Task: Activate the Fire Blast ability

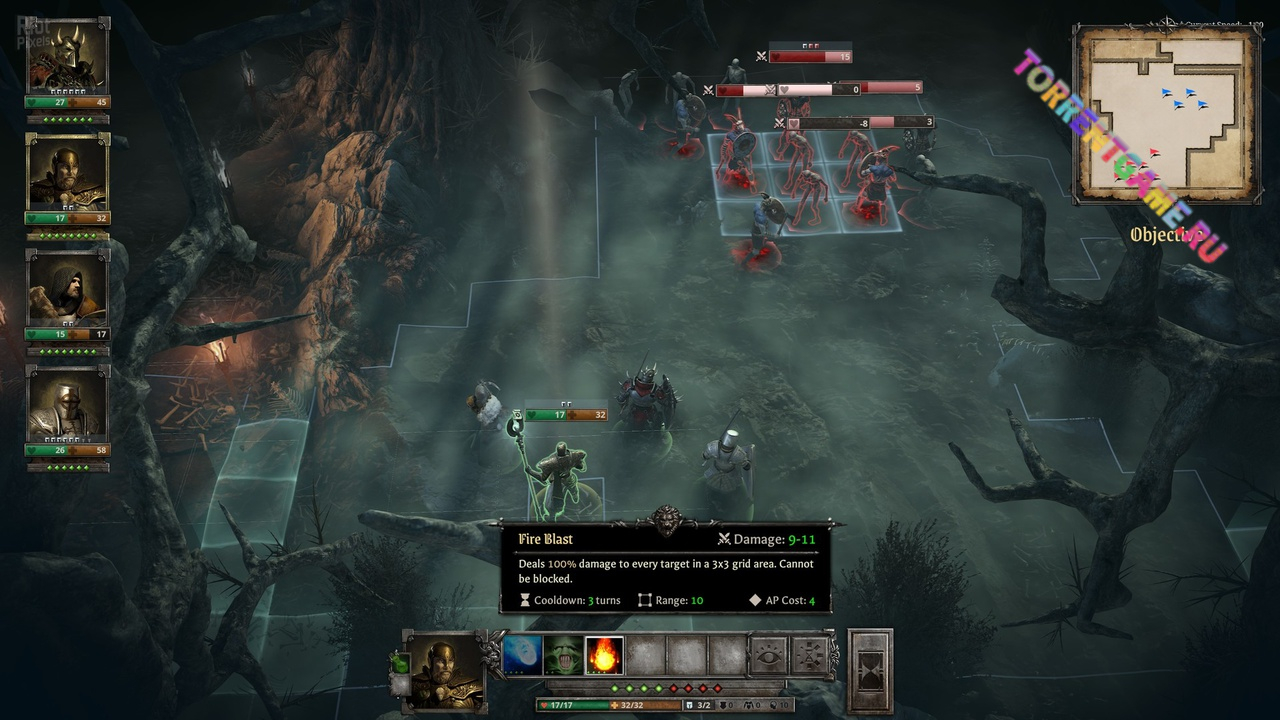Action: (x=604, y=656)
